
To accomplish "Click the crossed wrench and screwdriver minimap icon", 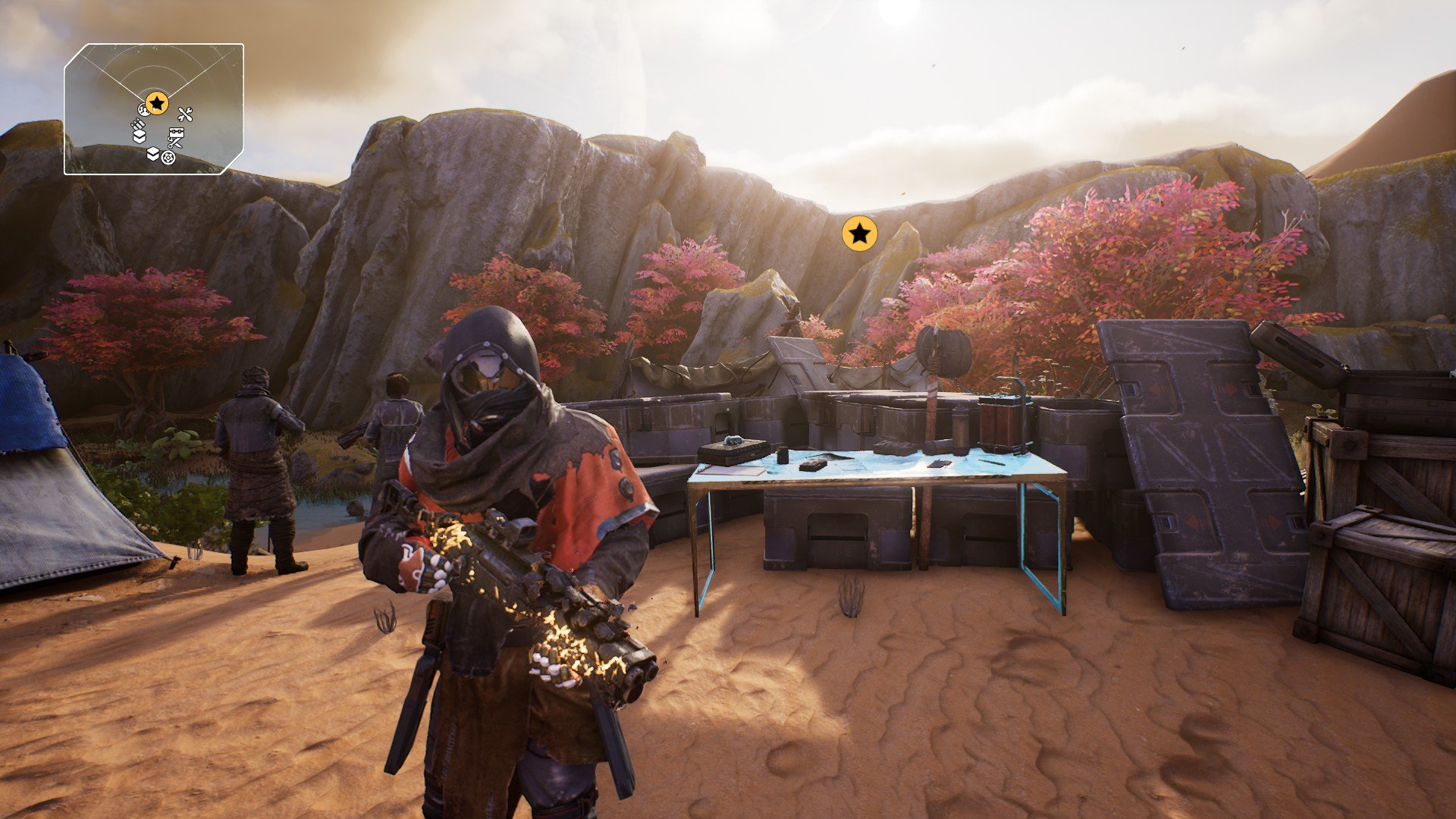I will [x=185, y=115].
